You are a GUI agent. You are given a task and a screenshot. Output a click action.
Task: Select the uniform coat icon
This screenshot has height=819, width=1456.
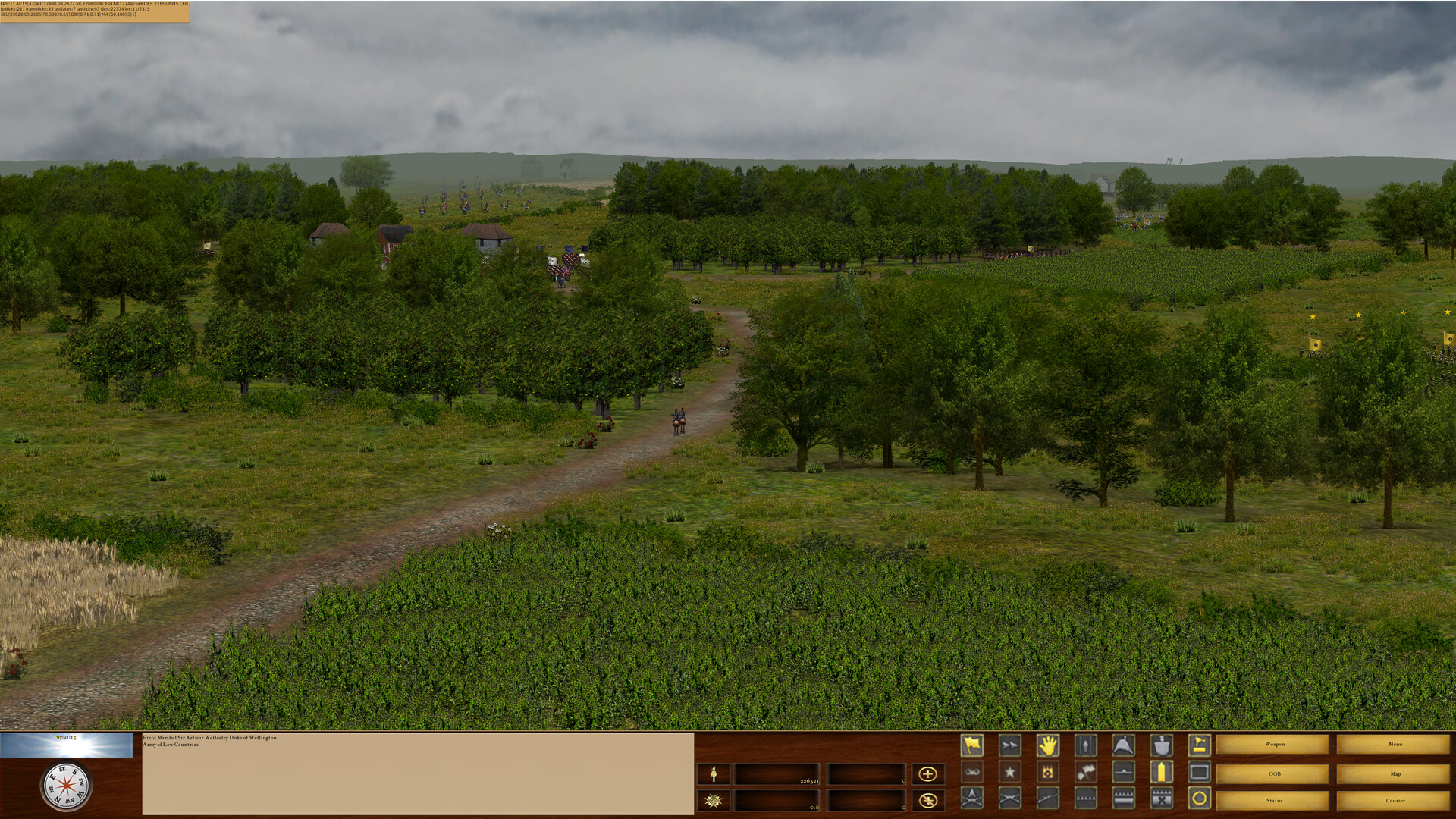point(1160,745)
